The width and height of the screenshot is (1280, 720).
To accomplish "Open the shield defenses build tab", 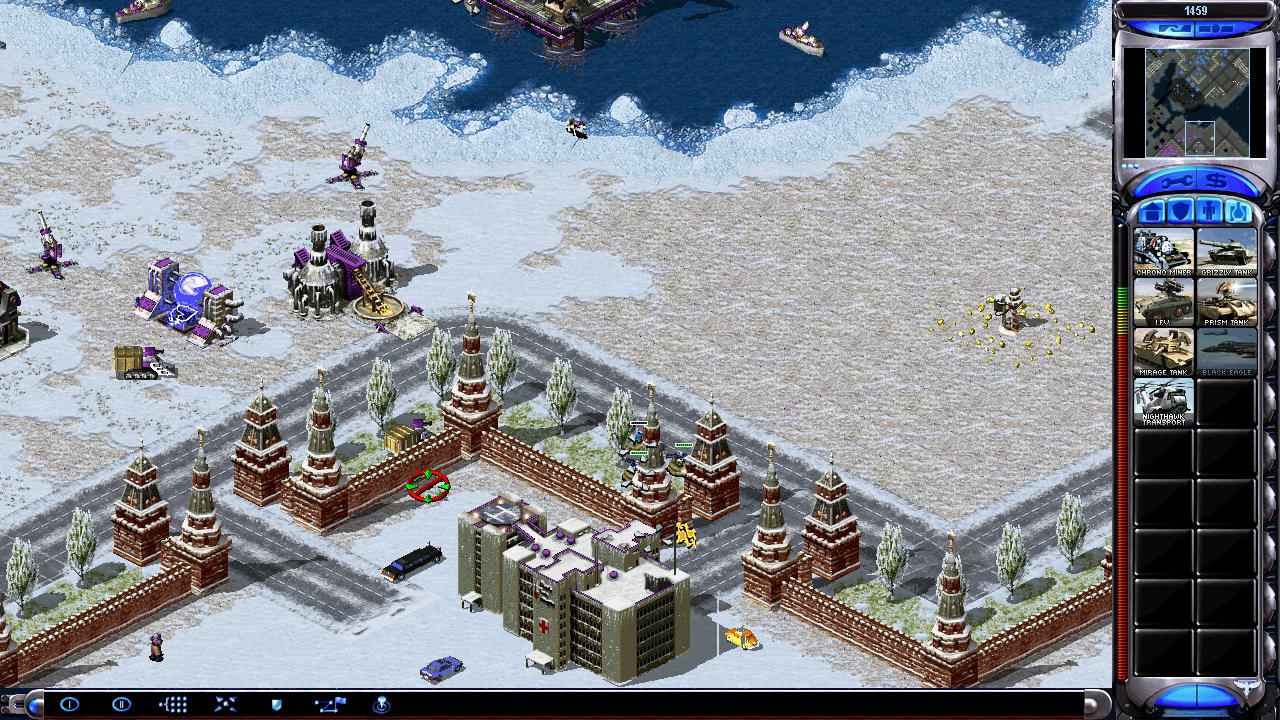I will coord(1181,212).
